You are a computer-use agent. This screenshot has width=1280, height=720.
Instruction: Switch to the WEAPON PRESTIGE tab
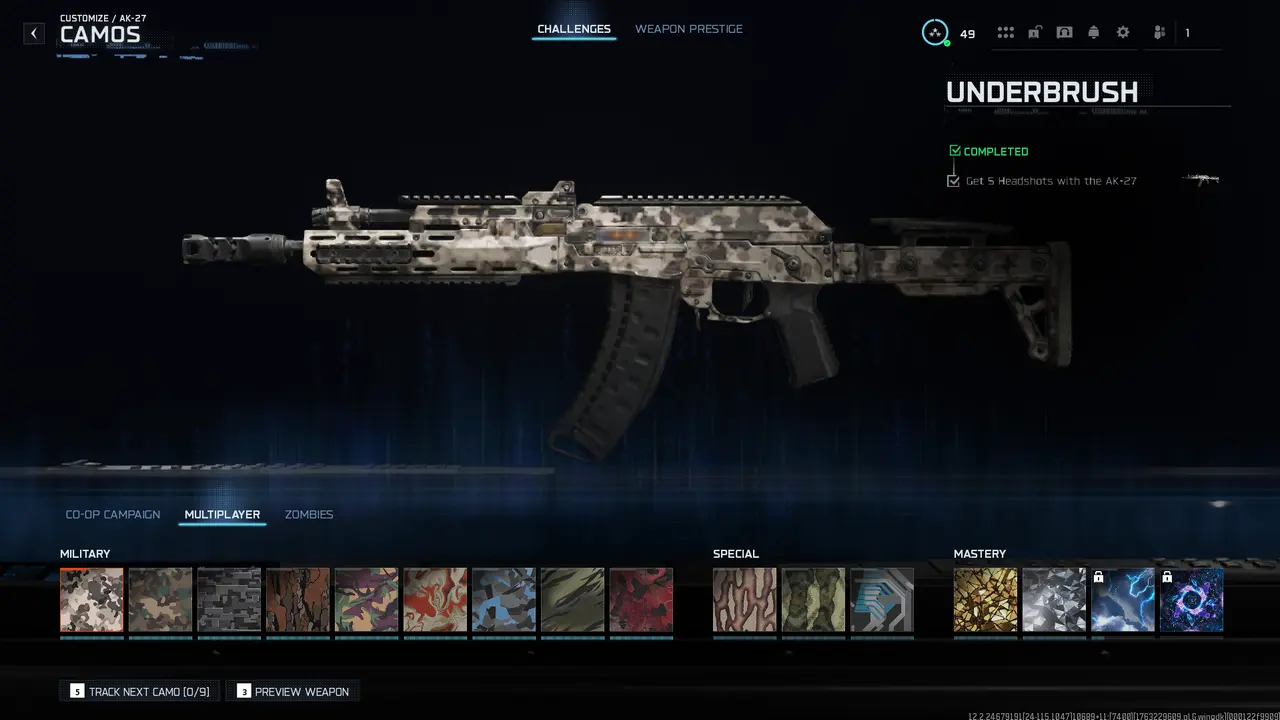click(688, 29)
